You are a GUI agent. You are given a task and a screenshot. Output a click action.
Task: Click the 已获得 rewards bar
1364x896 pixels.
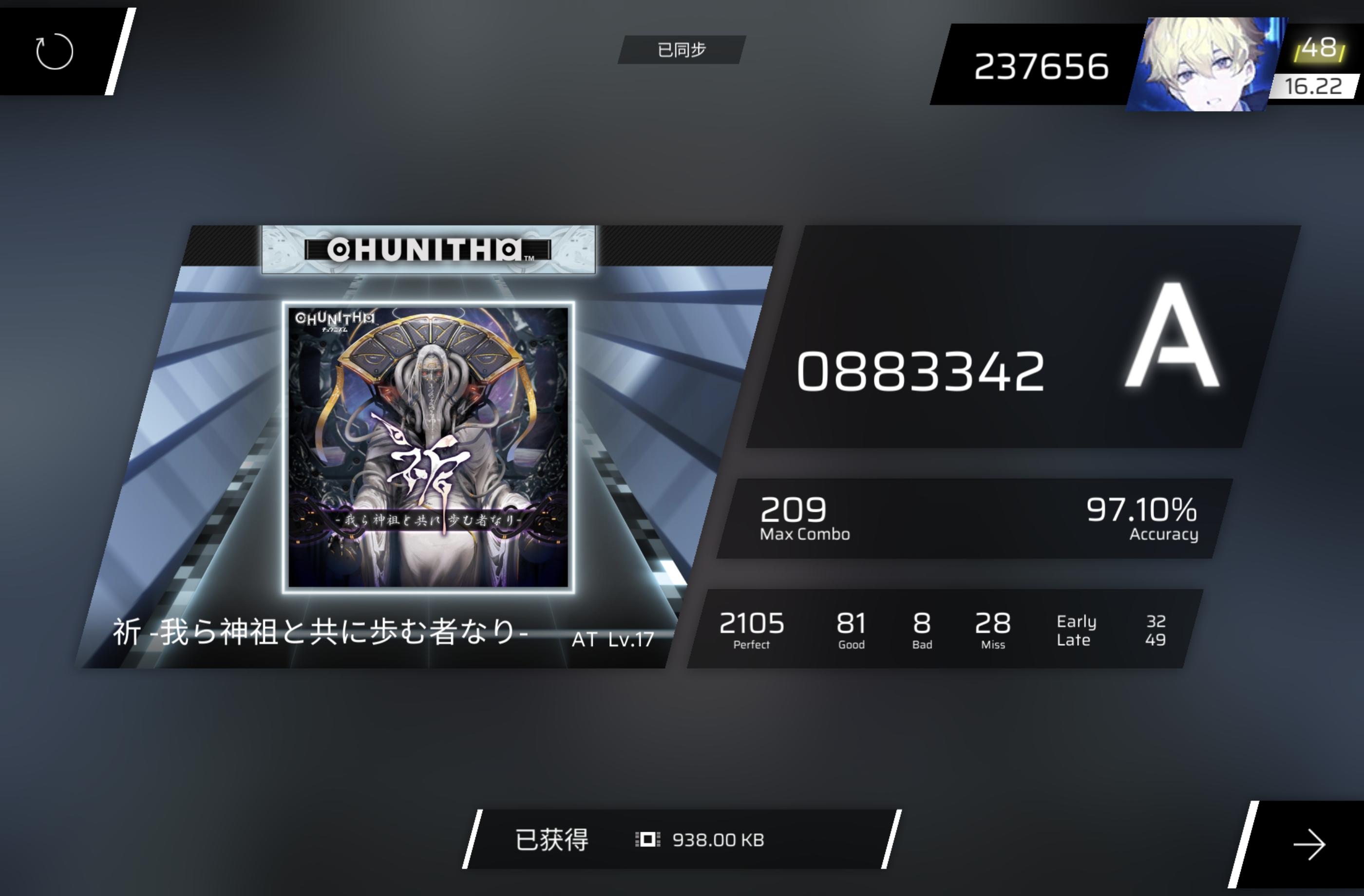point(551,840)
